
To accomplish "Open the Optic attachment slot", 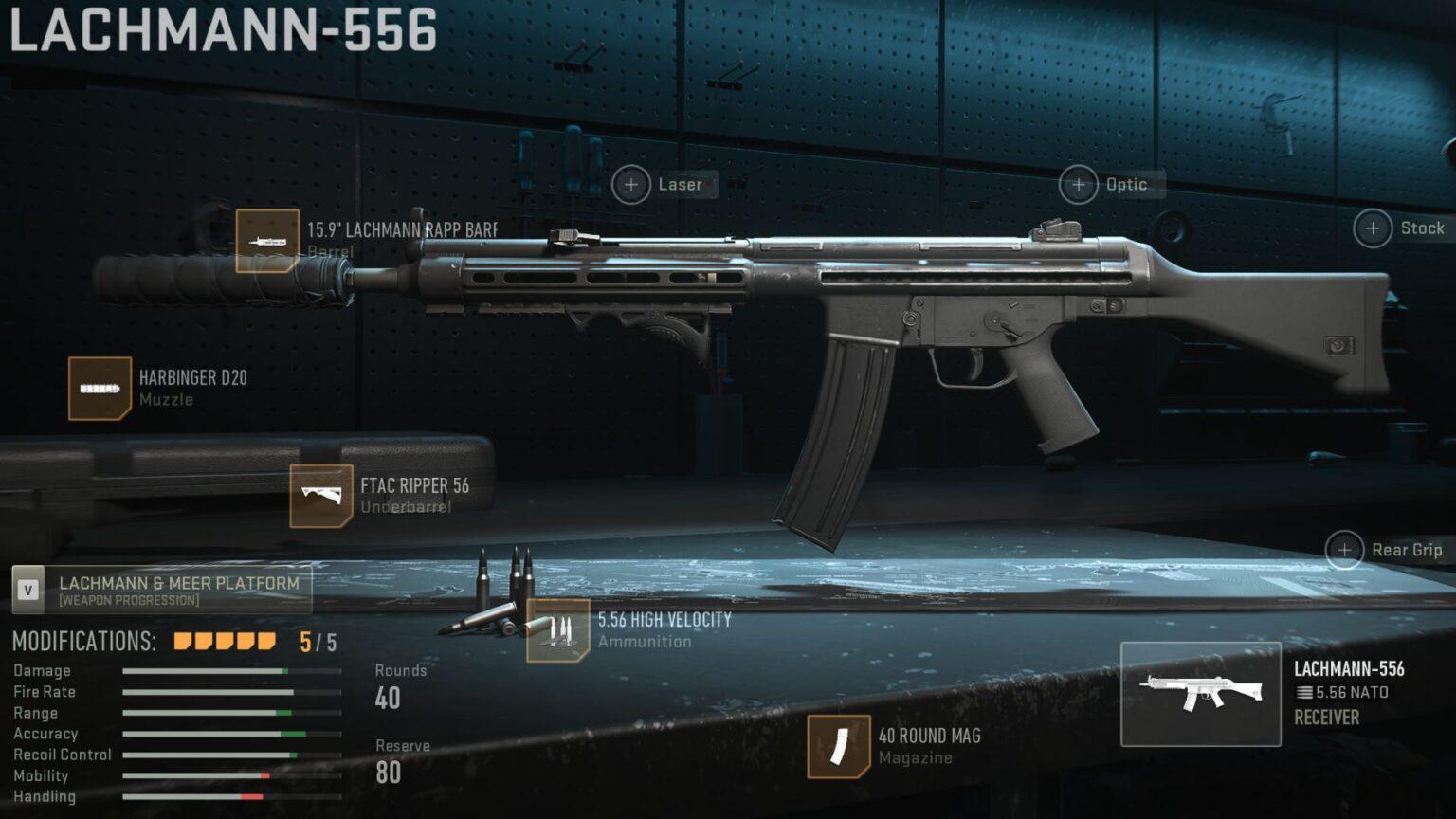I will (x=1078, y=185).
